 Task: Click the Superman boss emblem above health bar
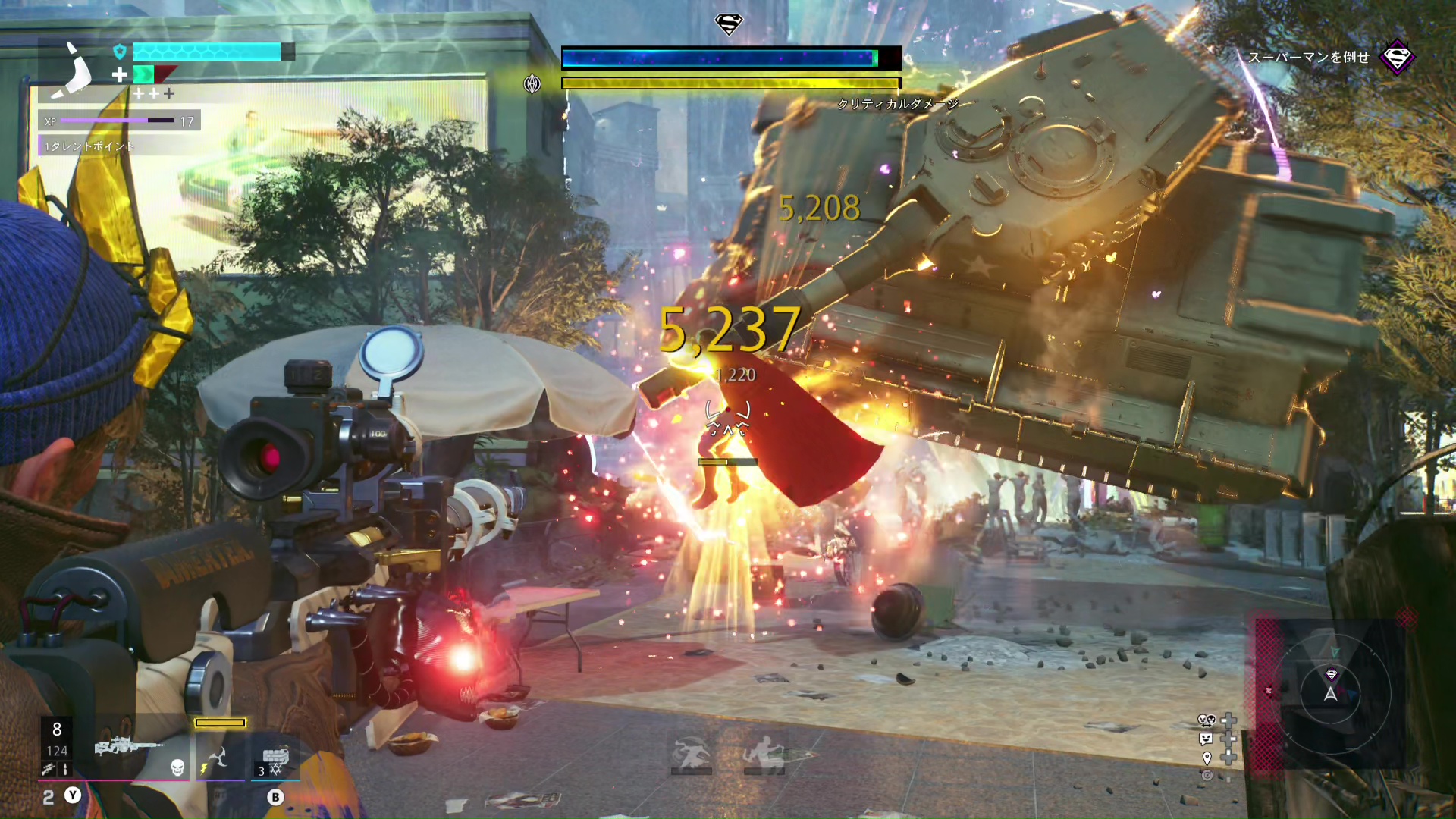point(729,24)
